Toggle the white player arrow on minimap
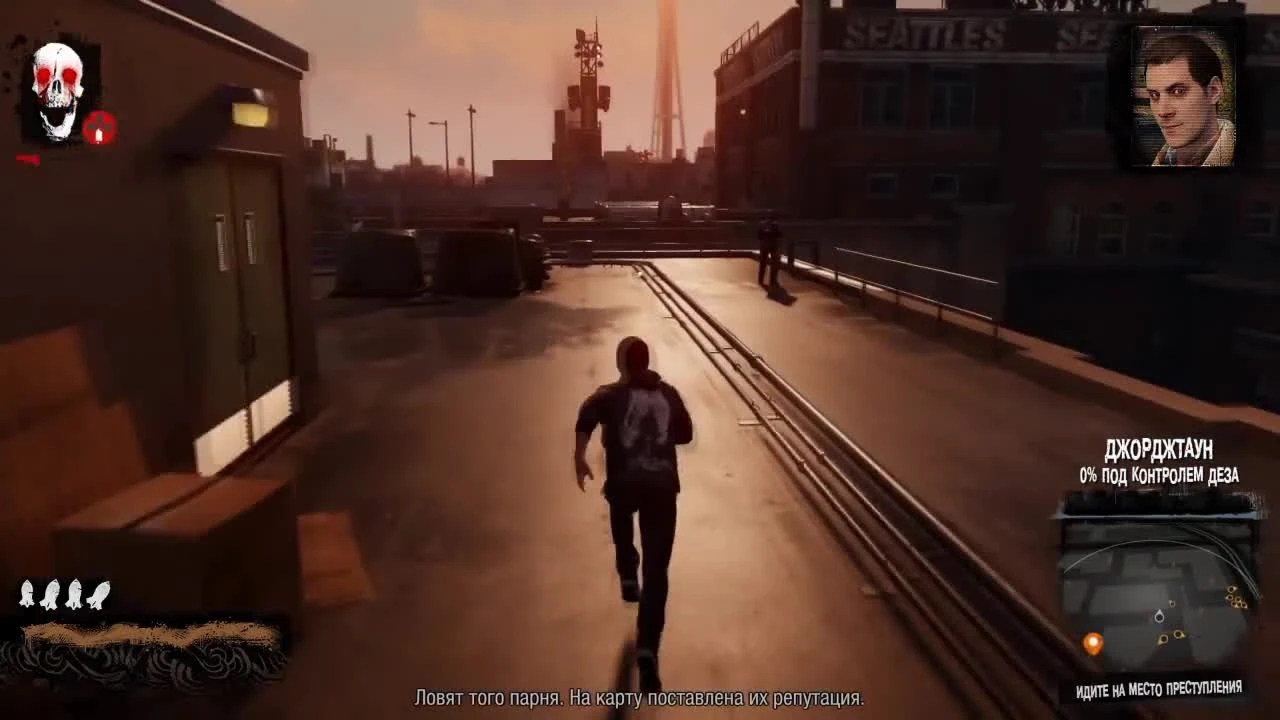This screenshot has height=720, width=1280. click(1159, 615)
